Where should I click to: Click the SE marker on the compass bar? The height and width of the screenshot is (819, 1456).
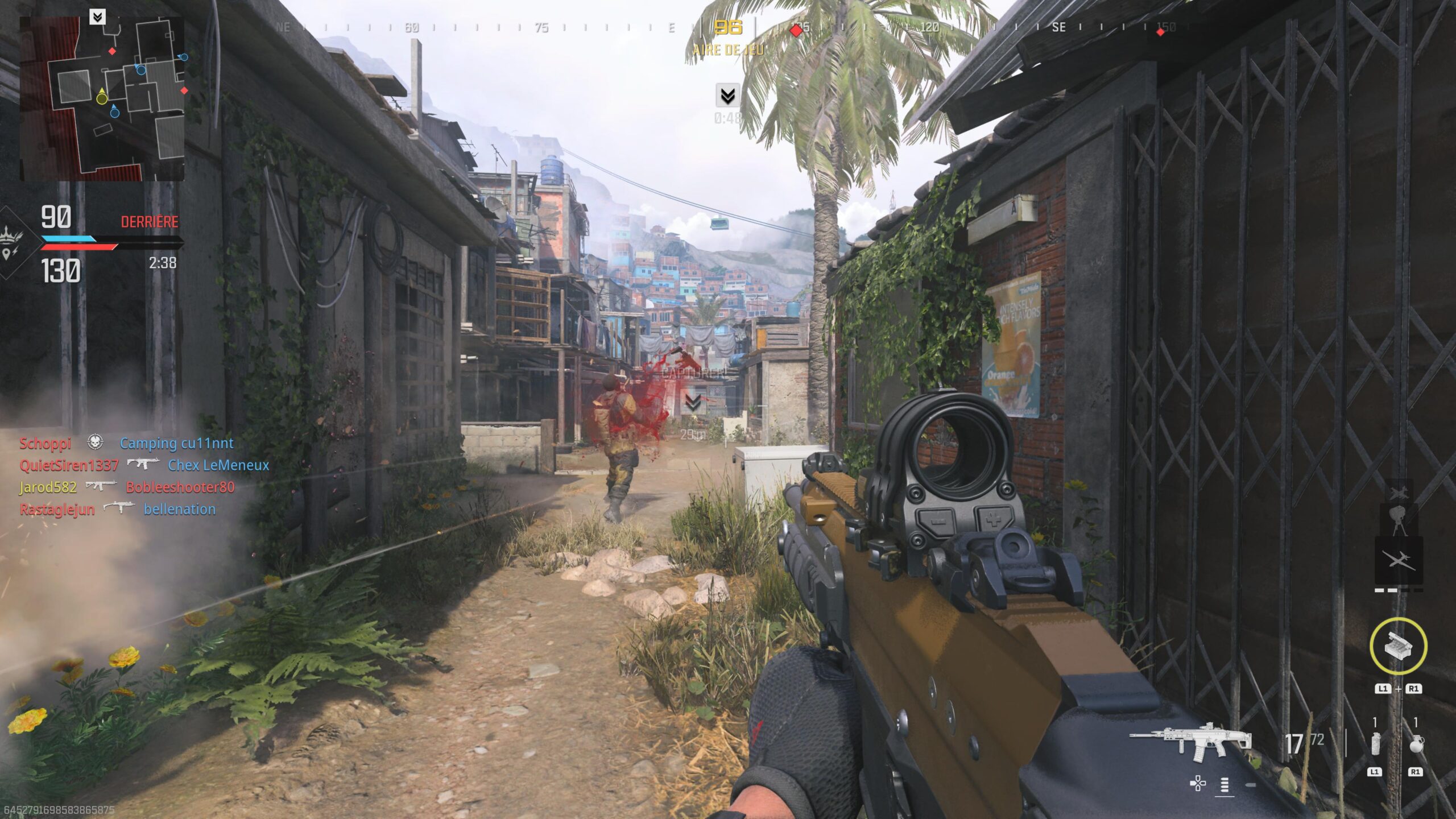[x=1060, y=27]
